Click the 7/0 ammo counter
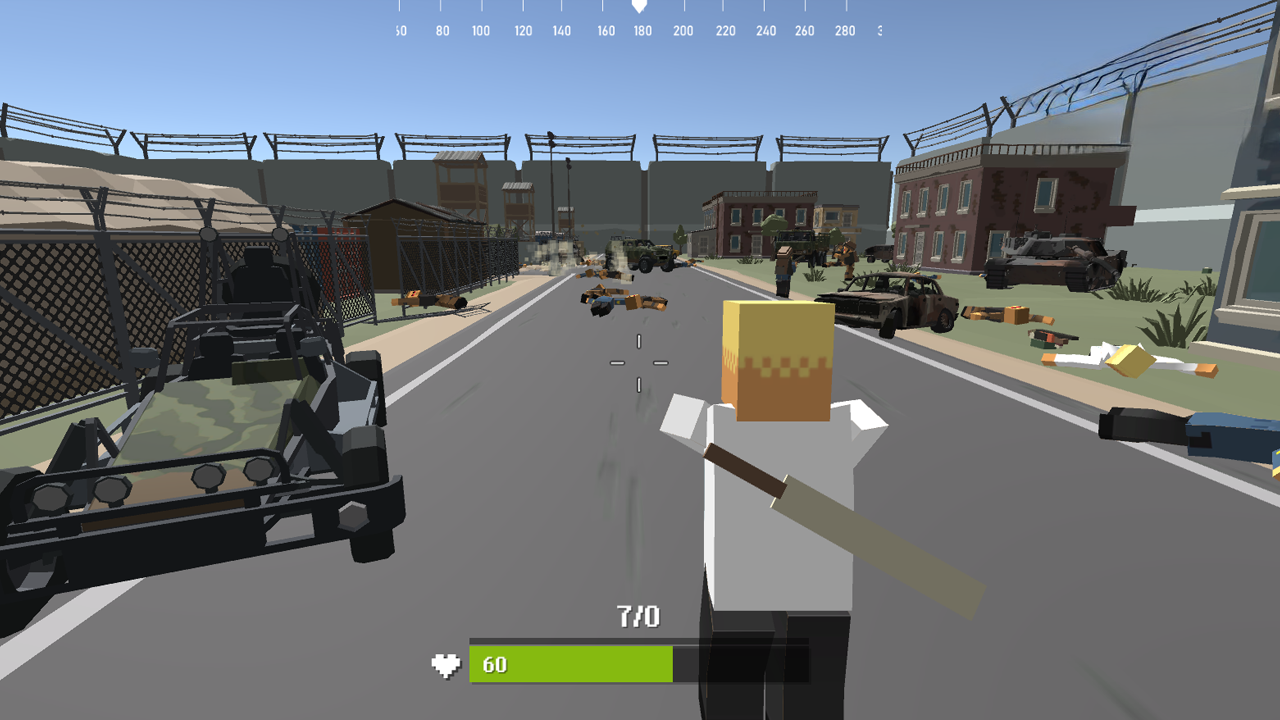1280x720 pixels. (637, 618)
